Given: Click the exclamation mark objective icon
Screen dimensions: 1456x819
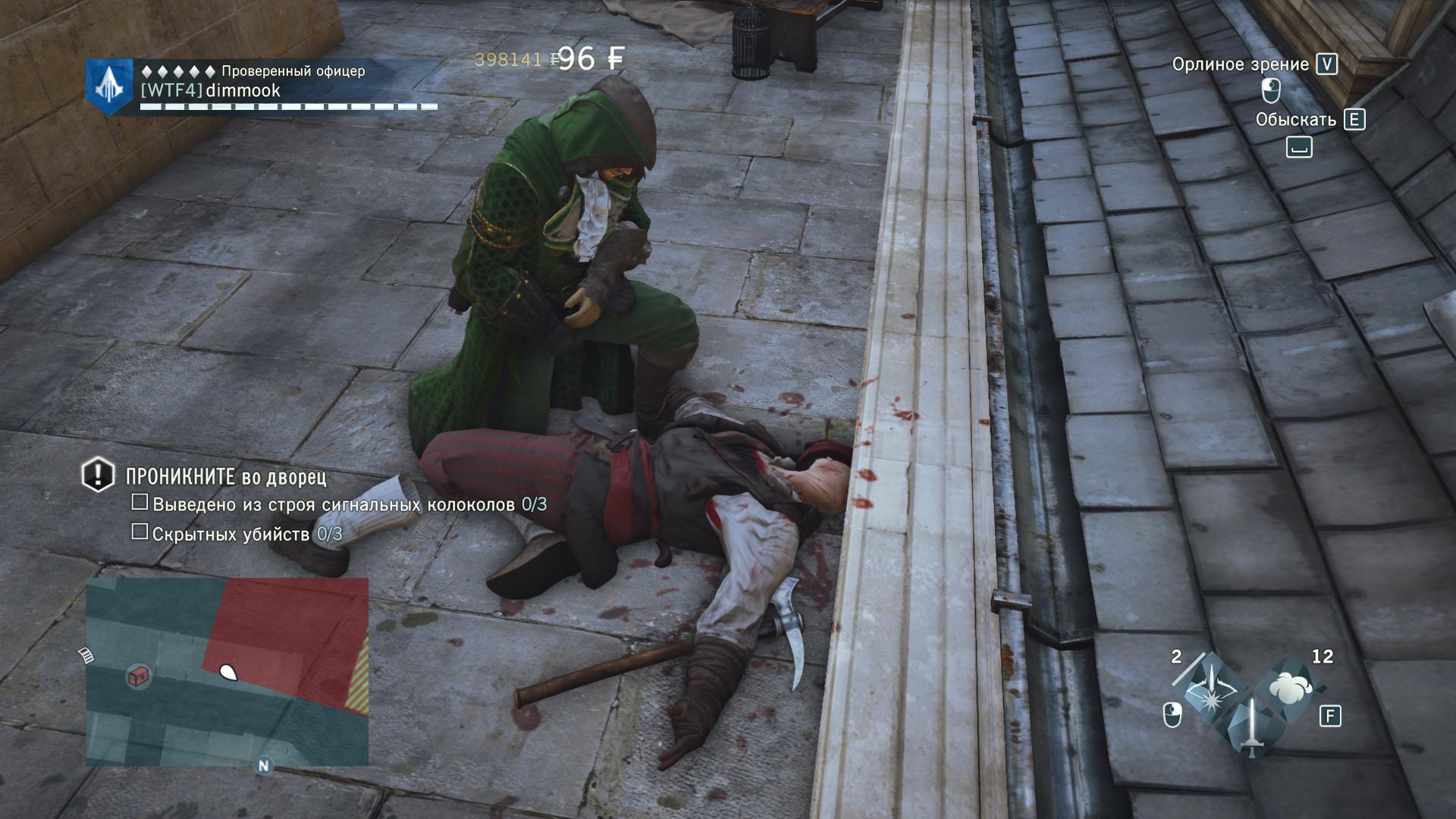Looking at the screenshot, I should (98, 475).
